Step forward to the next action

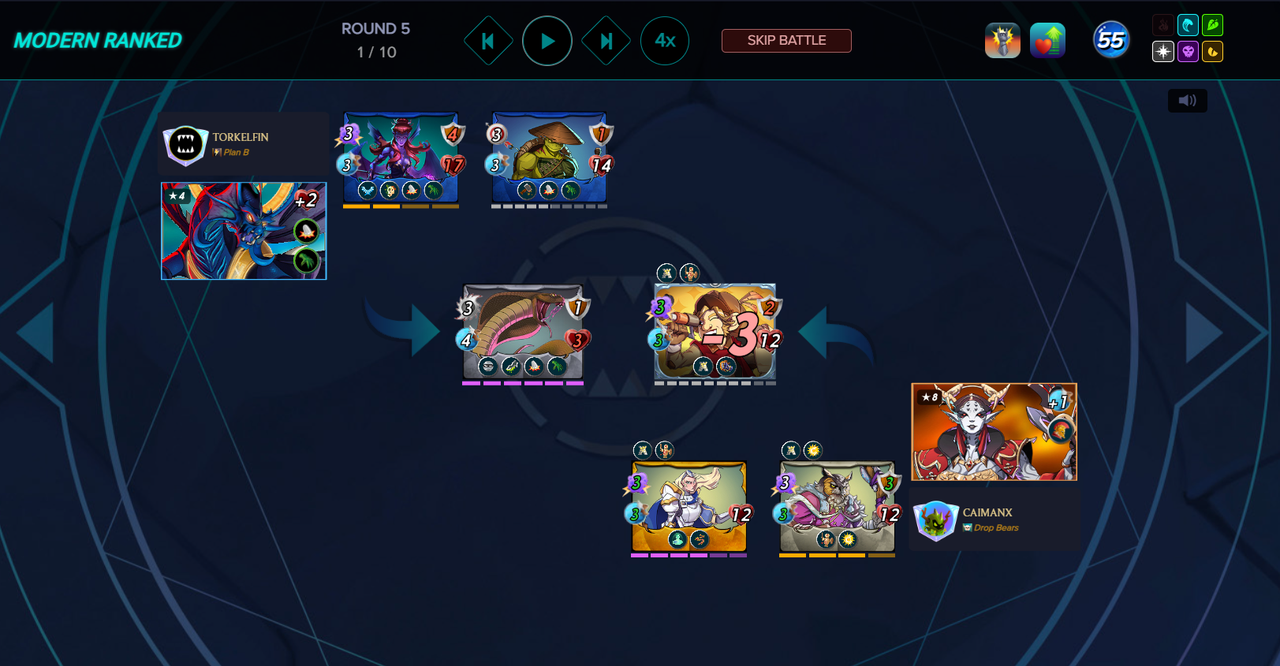click(x=606, y=41)
